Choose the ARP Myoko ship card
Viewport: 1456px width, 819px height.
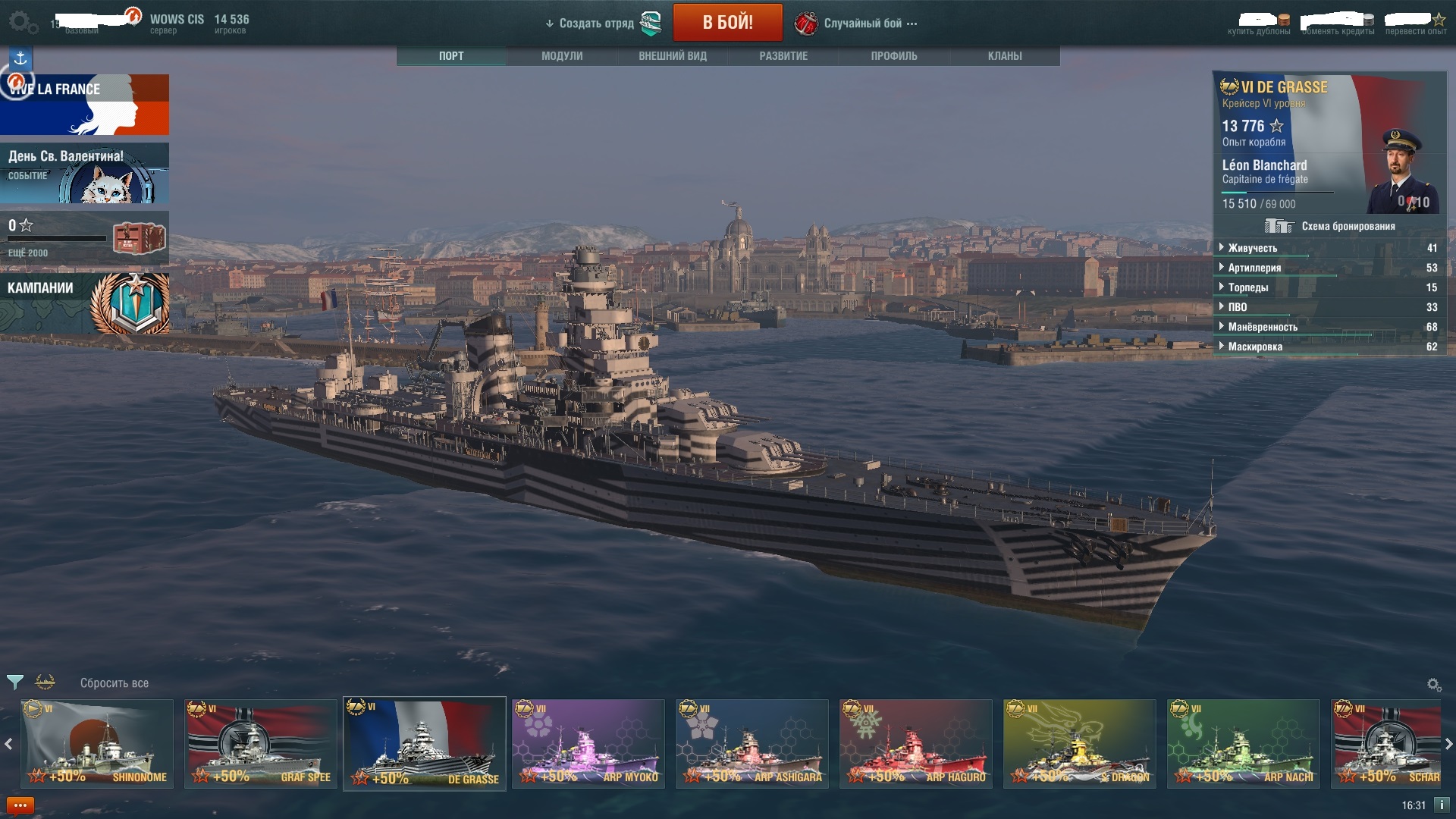pos(588,743)
